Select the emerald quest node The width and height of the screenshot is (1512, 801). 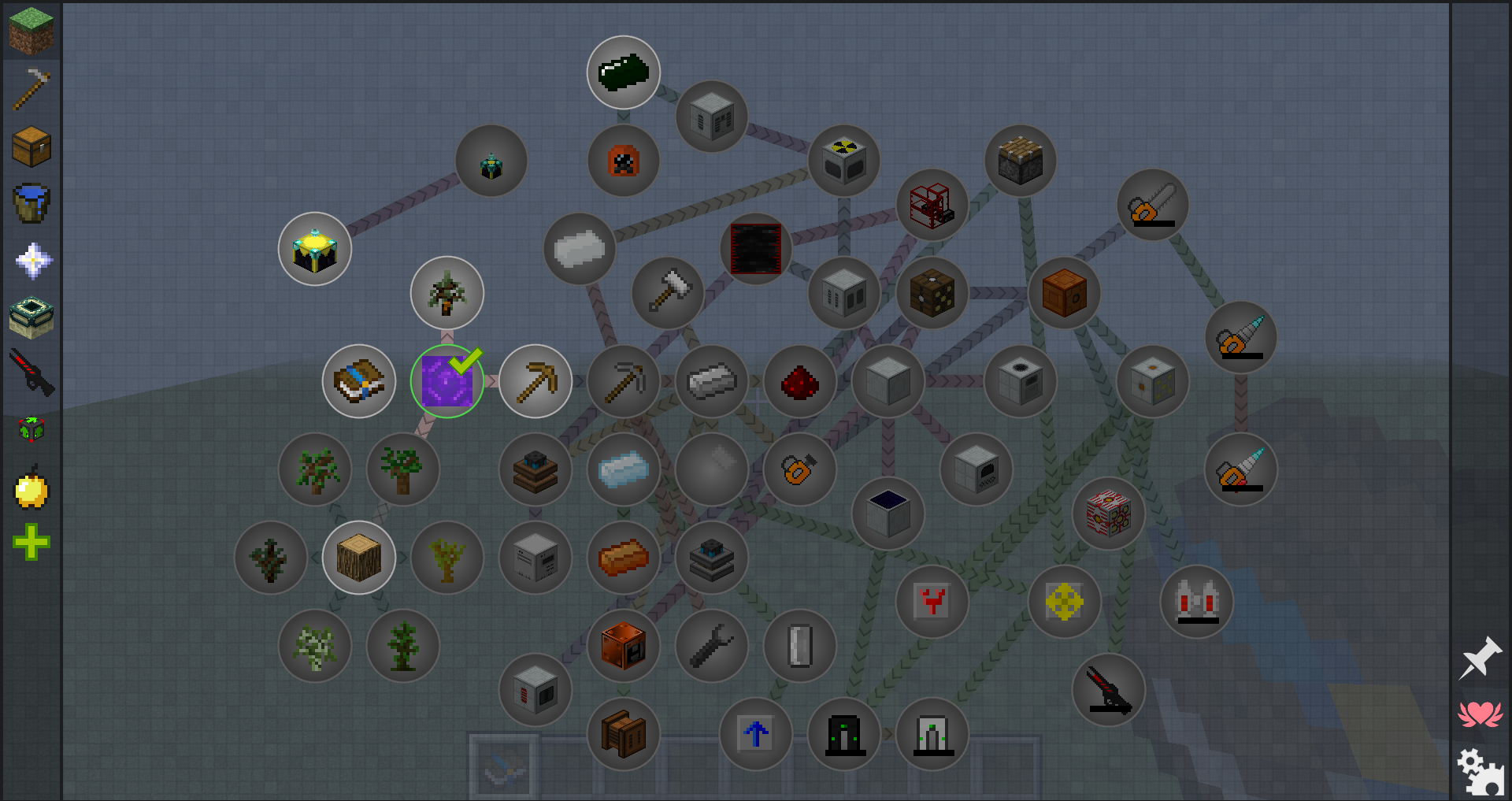tap(624, 72)
